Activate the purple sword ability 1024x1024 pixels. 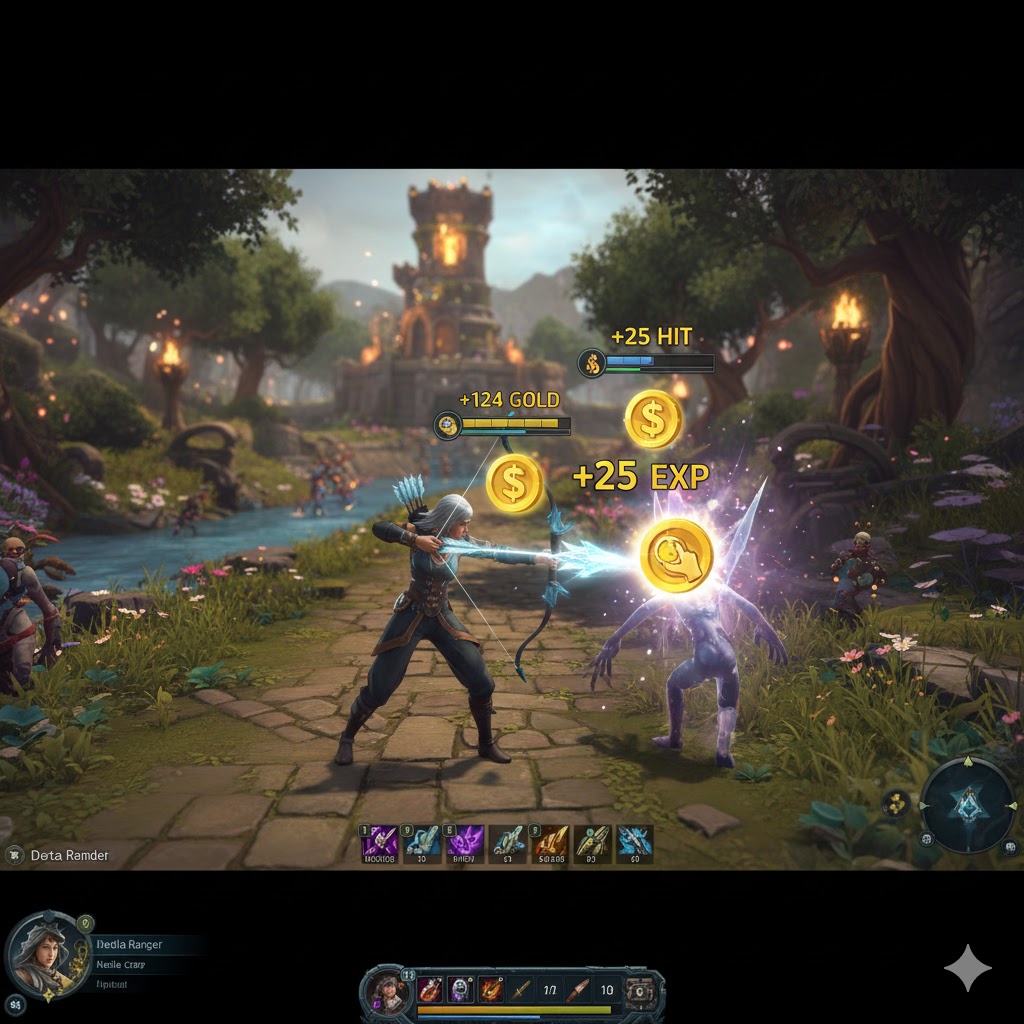(x=379, y=843)
